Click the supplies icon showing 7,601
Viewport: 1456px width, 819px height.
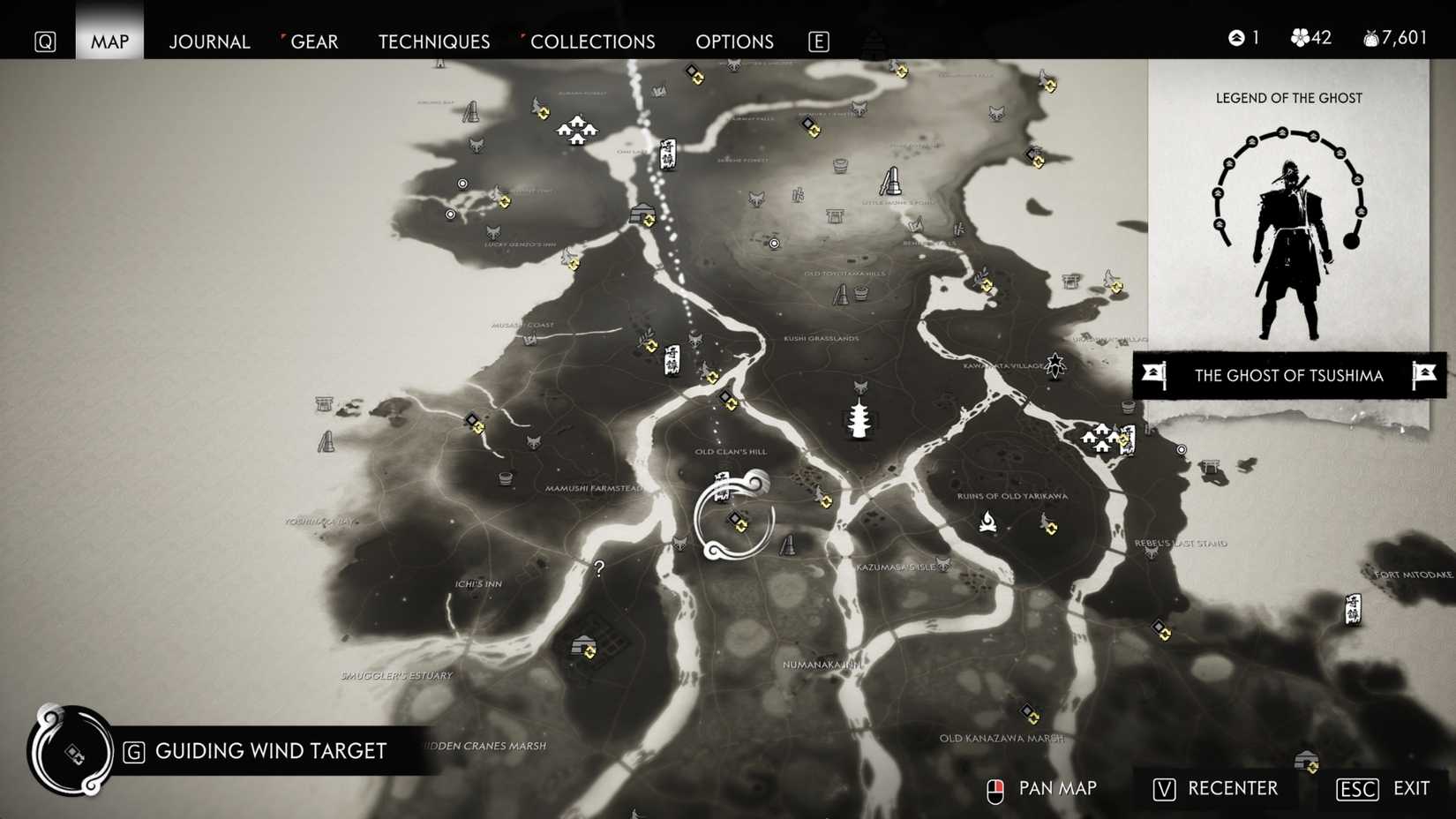[1370, 37]
